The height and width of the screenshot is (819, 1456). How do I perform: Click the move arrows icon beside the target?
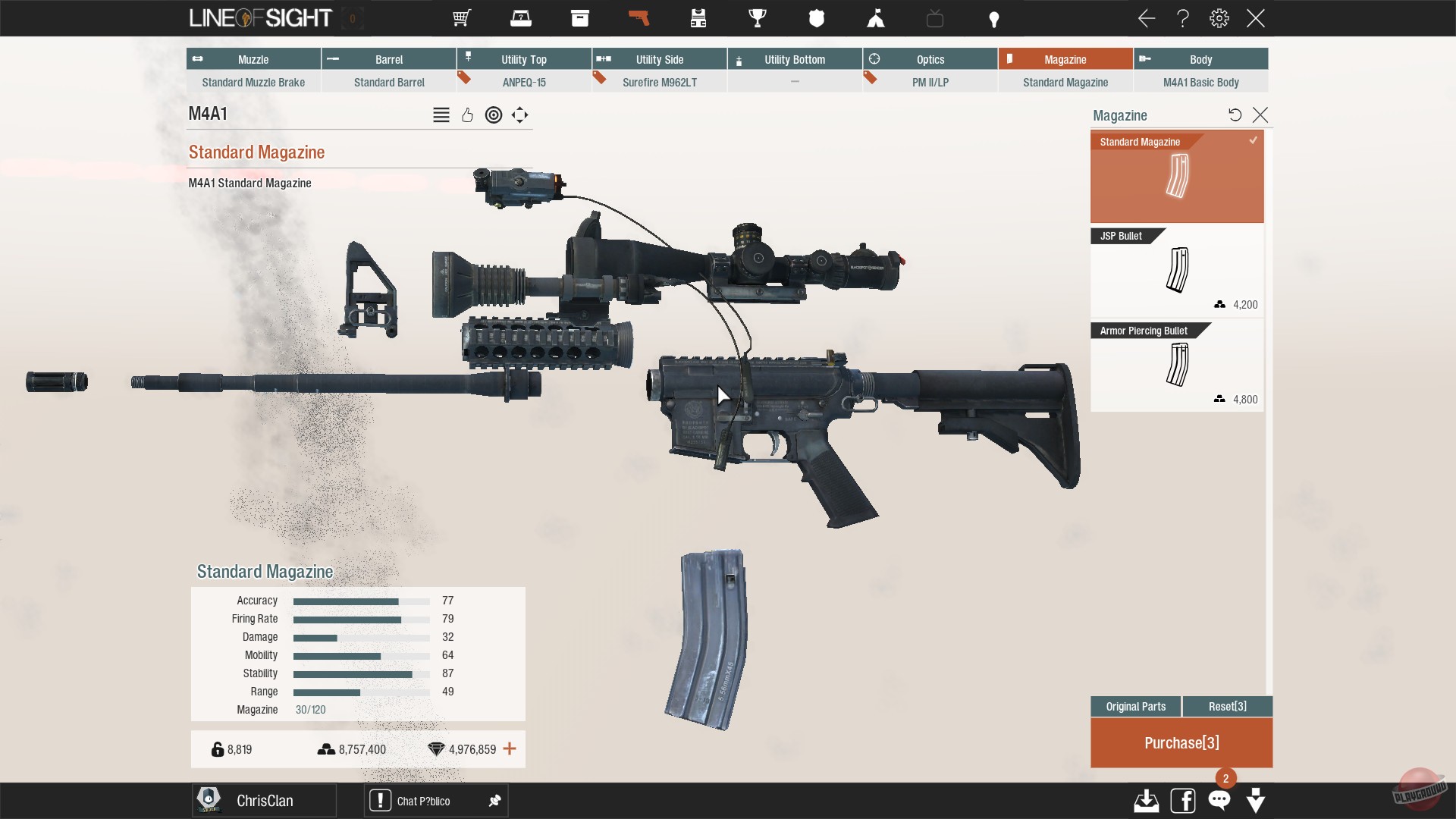coord(519,115)
